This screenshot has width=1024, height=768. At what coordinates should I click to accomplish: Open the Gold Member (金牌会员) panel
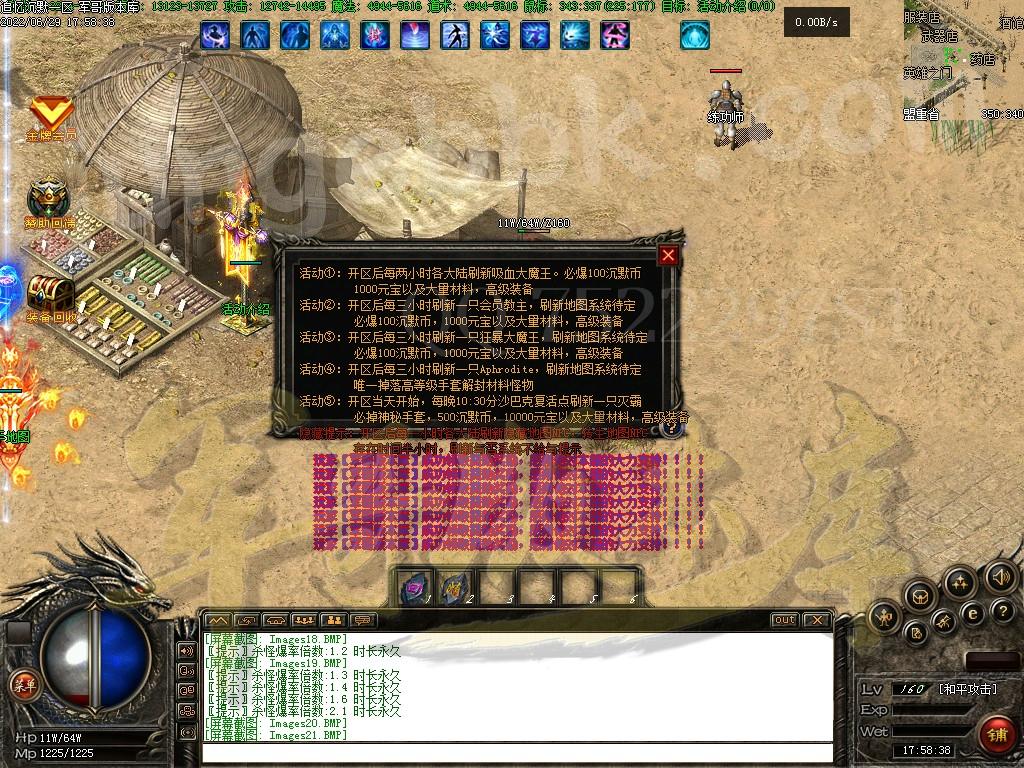48,116
